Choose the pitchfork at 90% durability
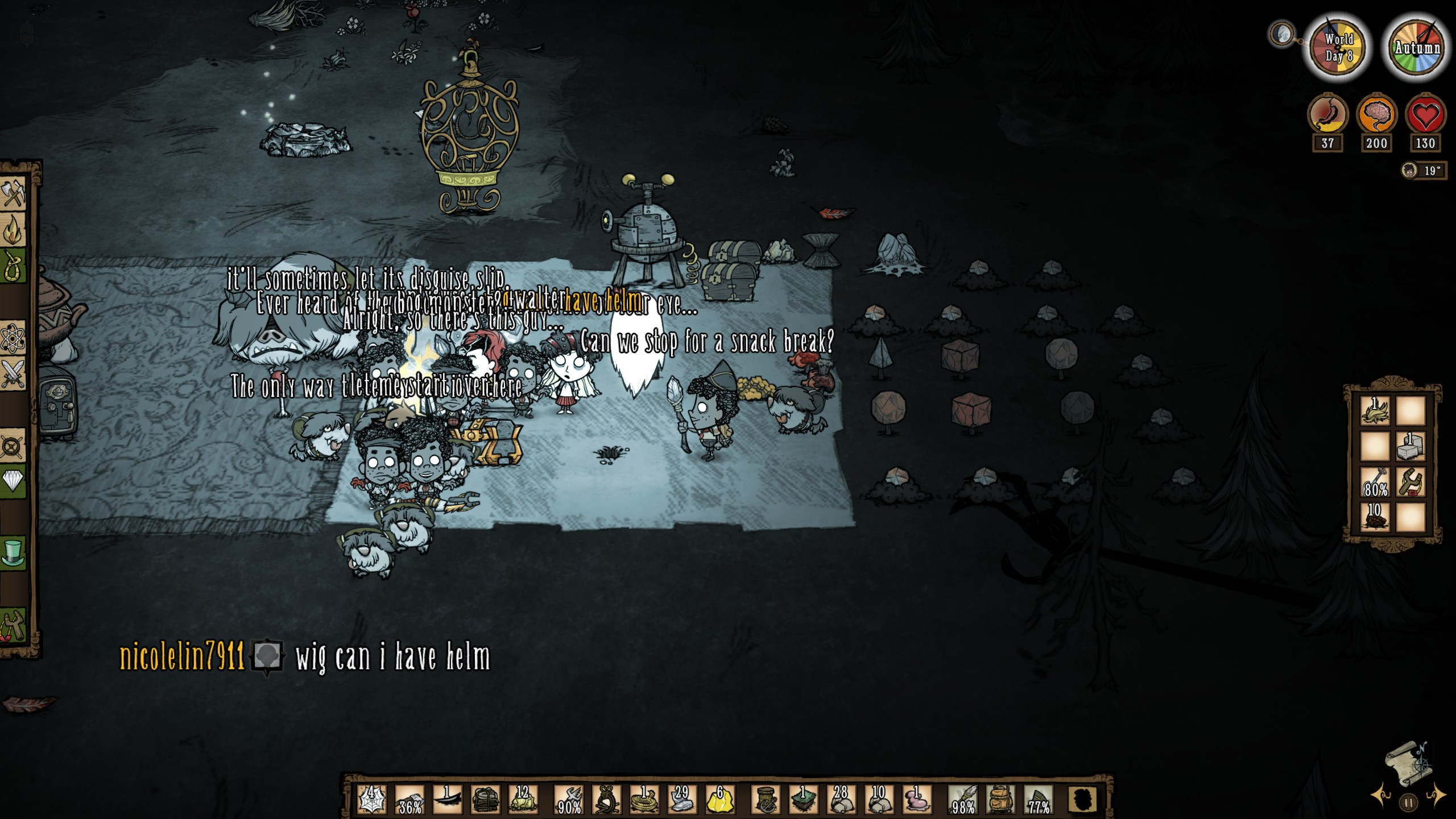Viewport: 1456px width, 819px height. pyautogui.click(x=568, y=799)
